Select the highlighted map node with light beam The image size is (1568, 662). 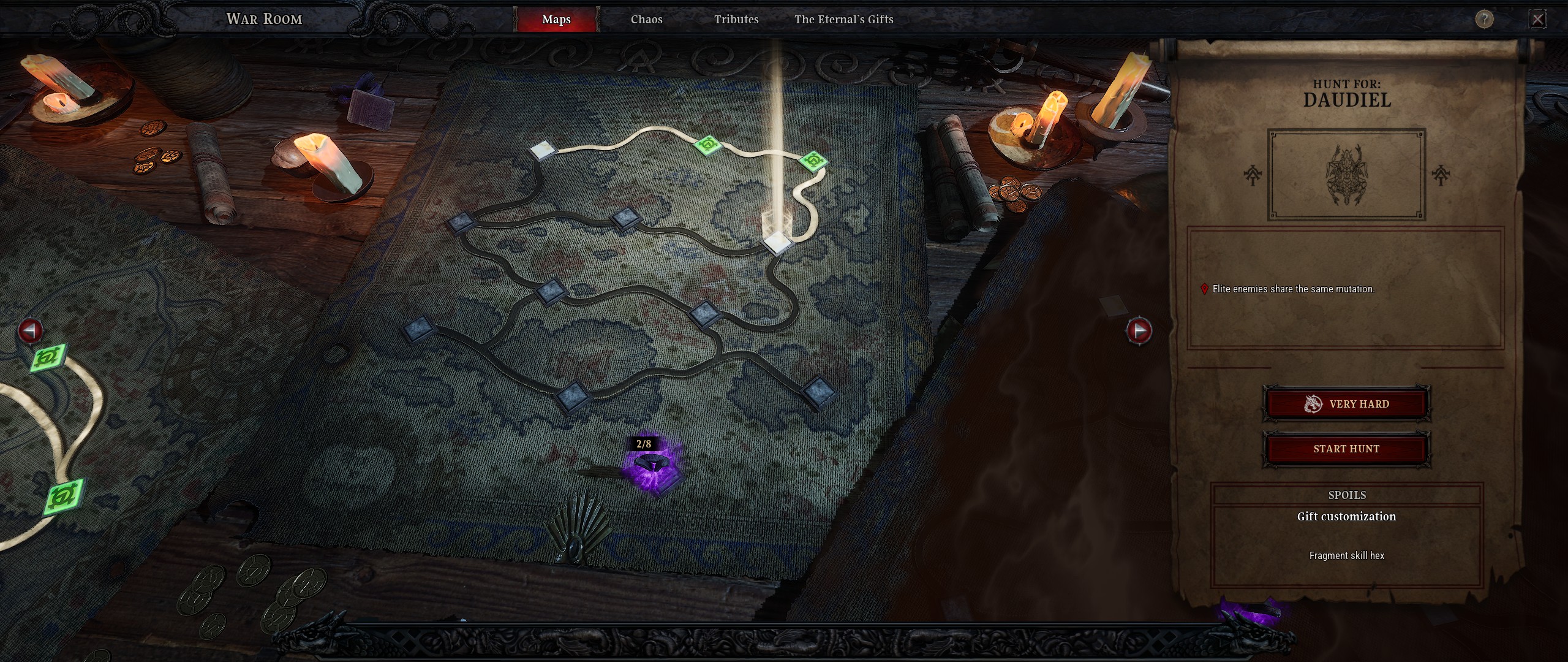pyautogui.click(x=777, y=242)
